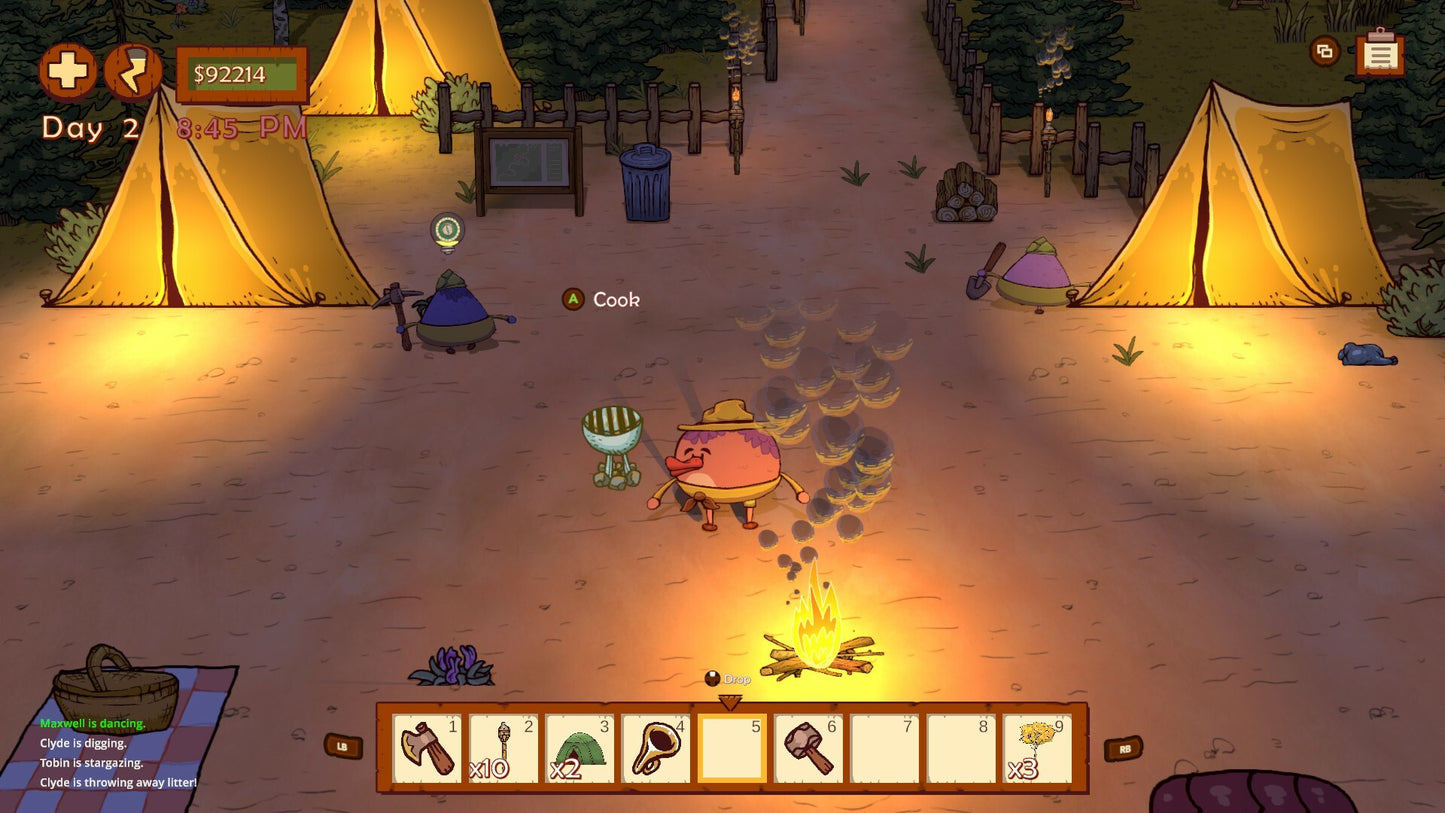The height and width of the screenshot is (813, 1445).
Task: Equip the wooden mallet in slot 6
Action: pyautogui.click(x=808, y=748)
